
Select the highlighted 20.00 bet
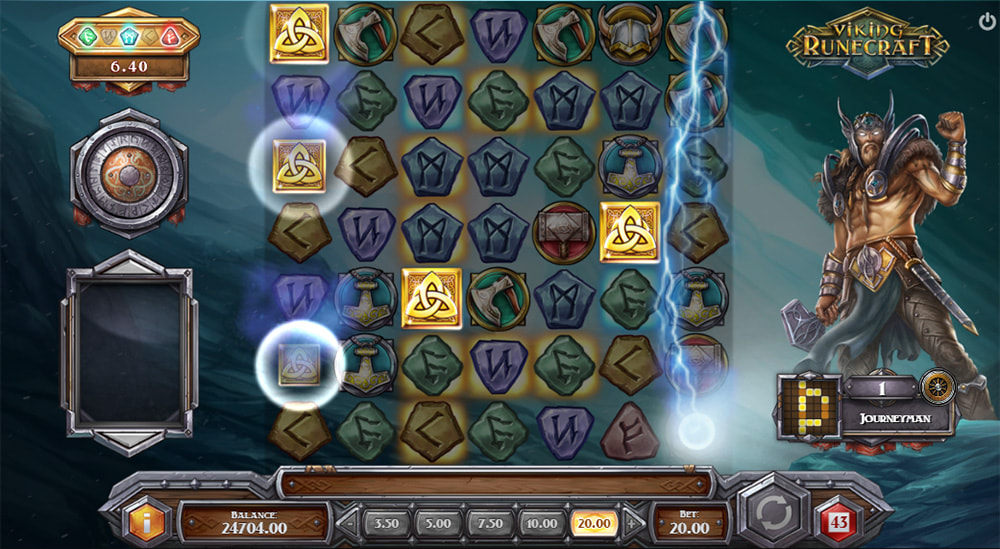coord(592,522)
